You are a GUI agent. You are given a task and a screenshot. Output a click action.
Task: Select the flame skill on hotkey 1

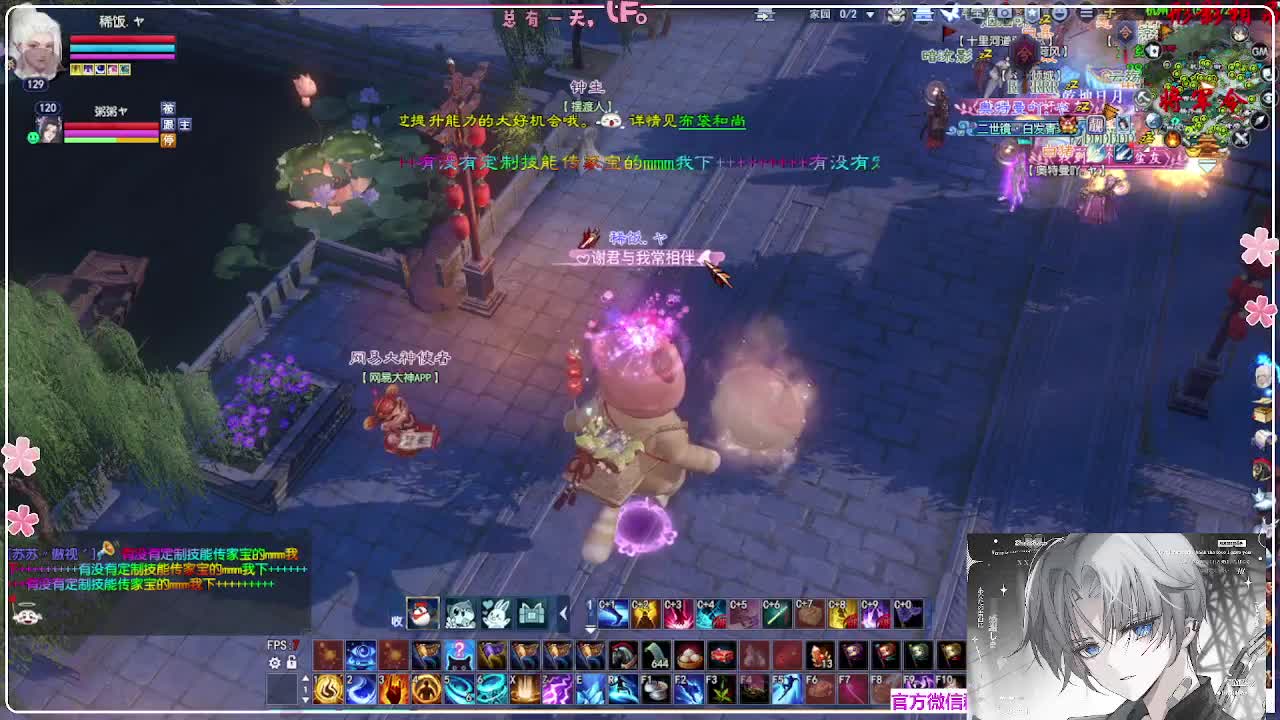pyautogui.click(x=326, y=690)
